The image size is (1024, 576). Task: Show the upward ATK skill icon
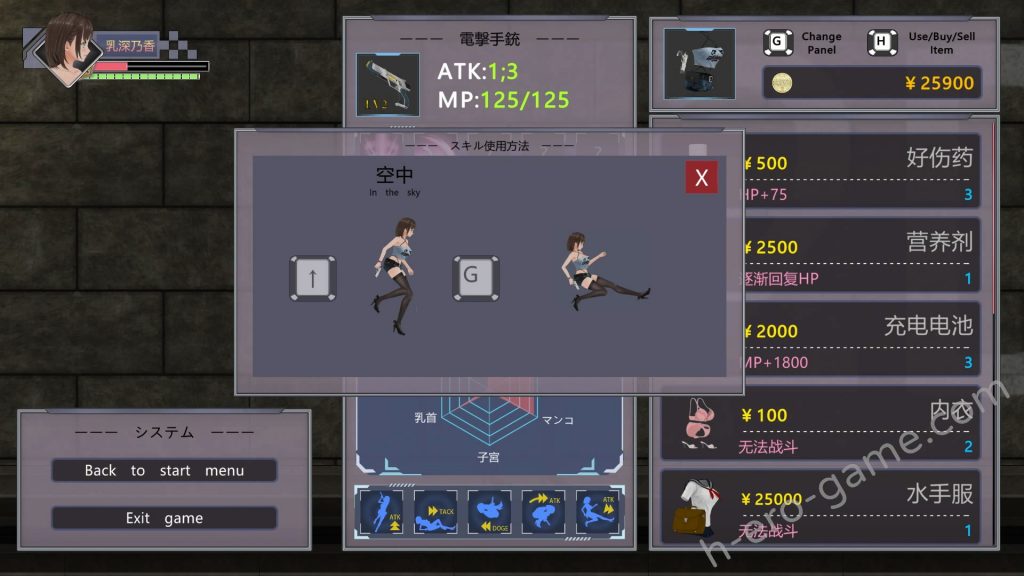[x=381, y=512]
